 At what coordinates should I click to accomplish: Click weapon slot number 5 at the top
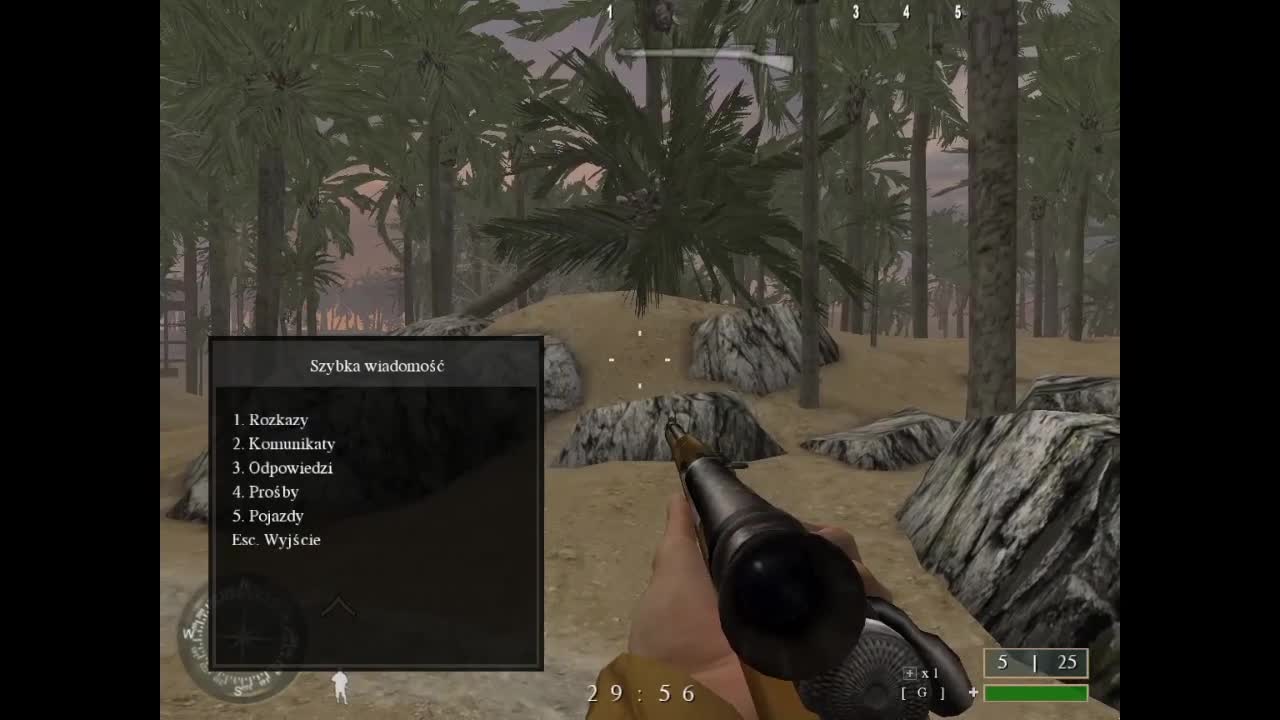click(x=956, y=13)
